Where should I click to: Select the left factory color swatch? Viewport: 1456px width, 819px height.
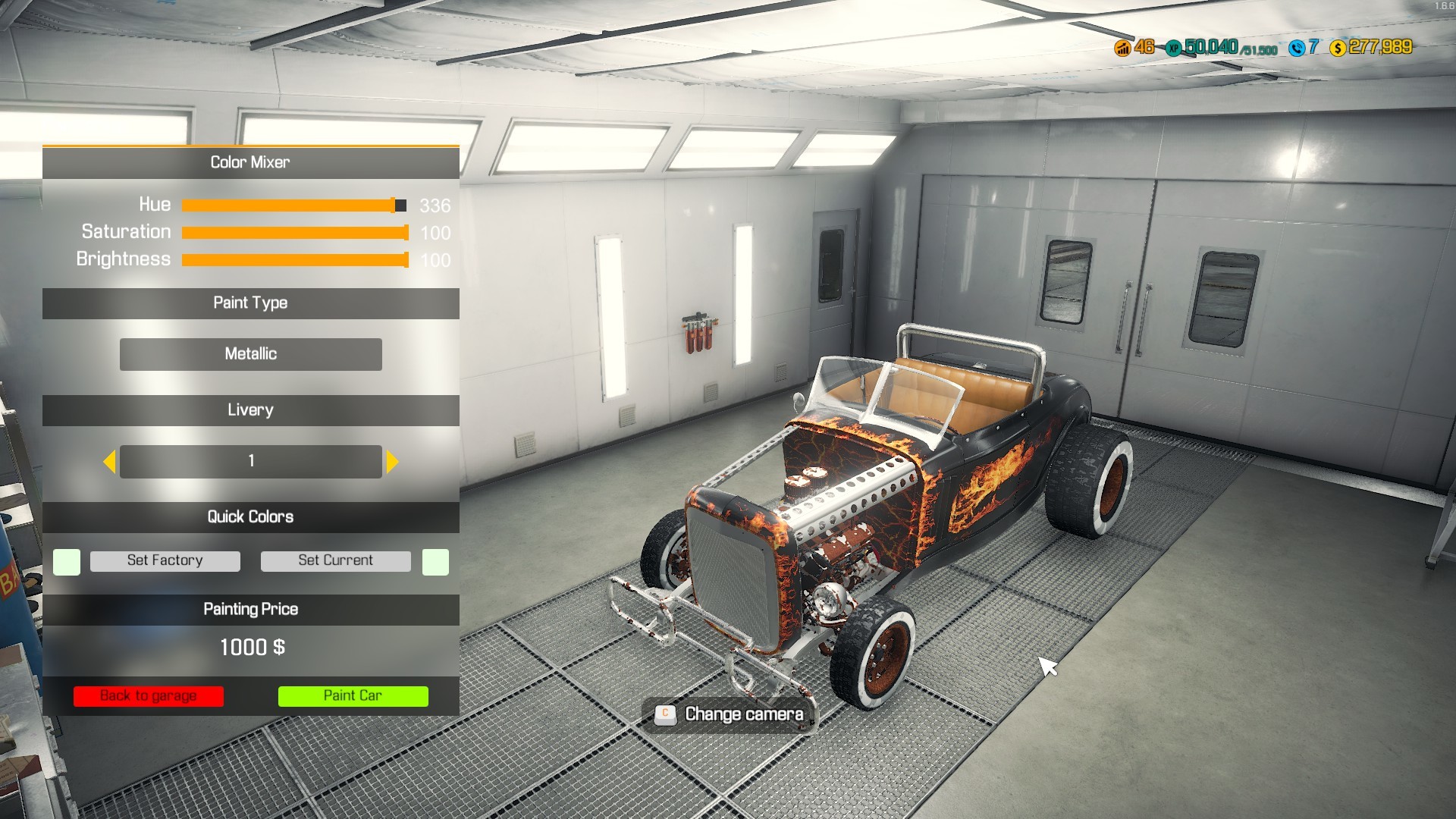(x=66, y=561)
